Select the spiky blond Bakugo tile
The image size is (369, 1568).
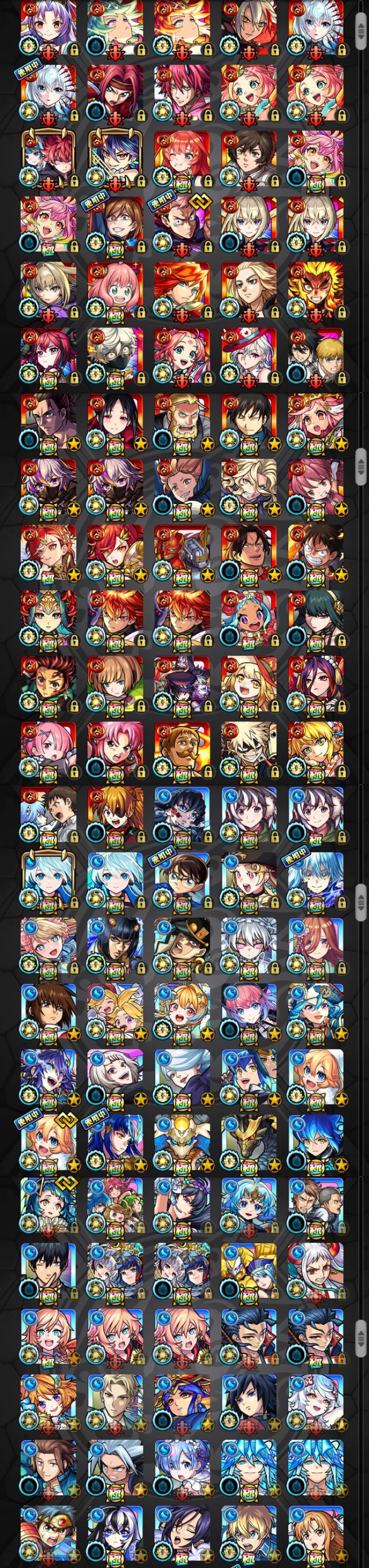pos(248,749)
